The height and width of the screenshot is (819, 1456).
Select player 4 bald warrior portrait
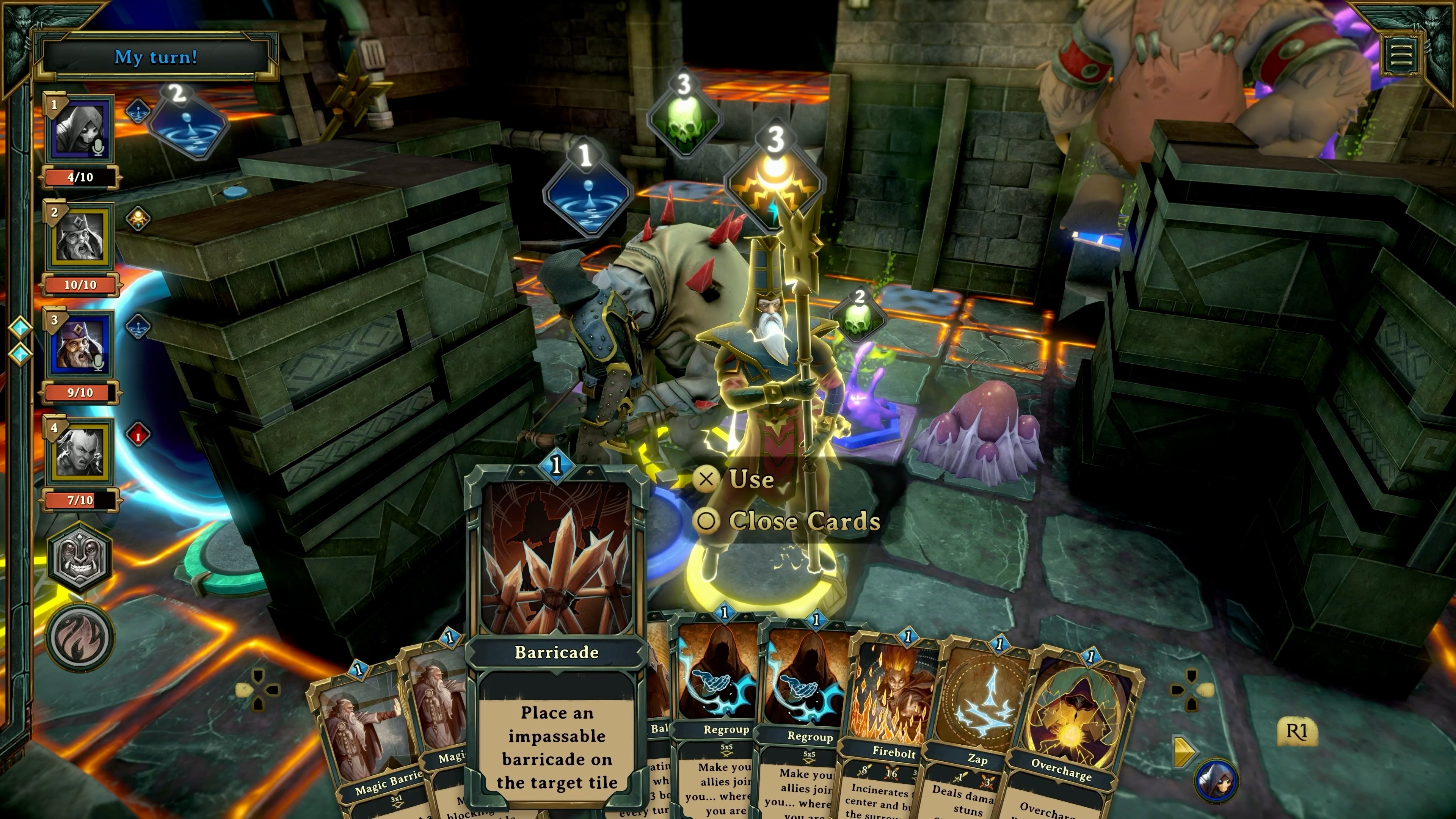tap(80, 452)
